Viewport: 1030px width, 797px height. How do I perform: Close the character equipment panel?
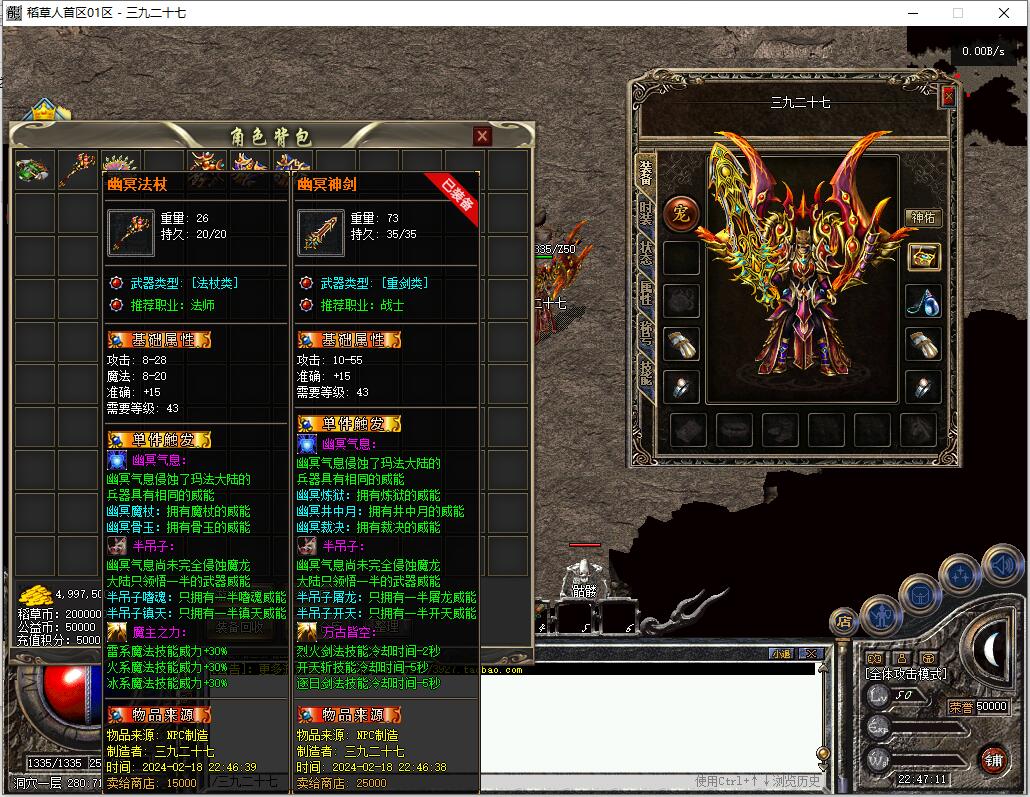coord(948,96)
